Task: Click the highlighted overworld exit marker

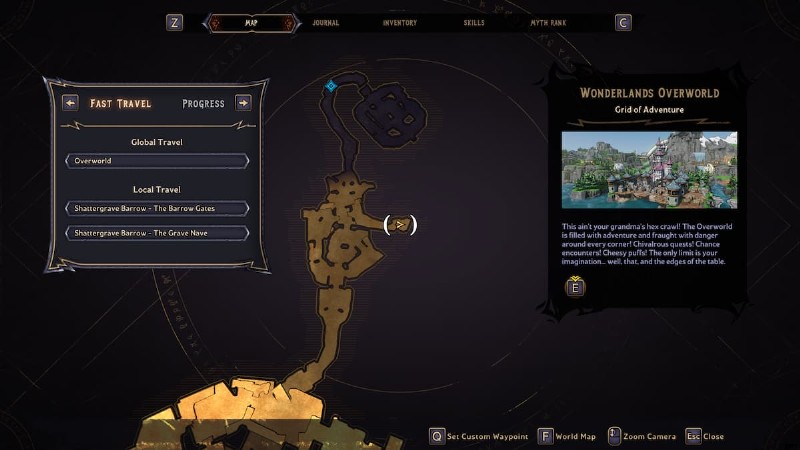Action: pos(400,225)
